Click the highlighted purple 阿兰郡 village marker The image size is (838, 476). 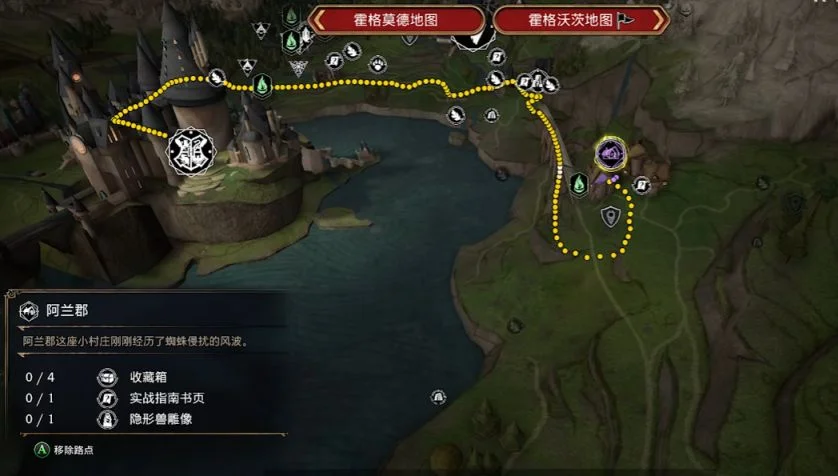[610, 153]
